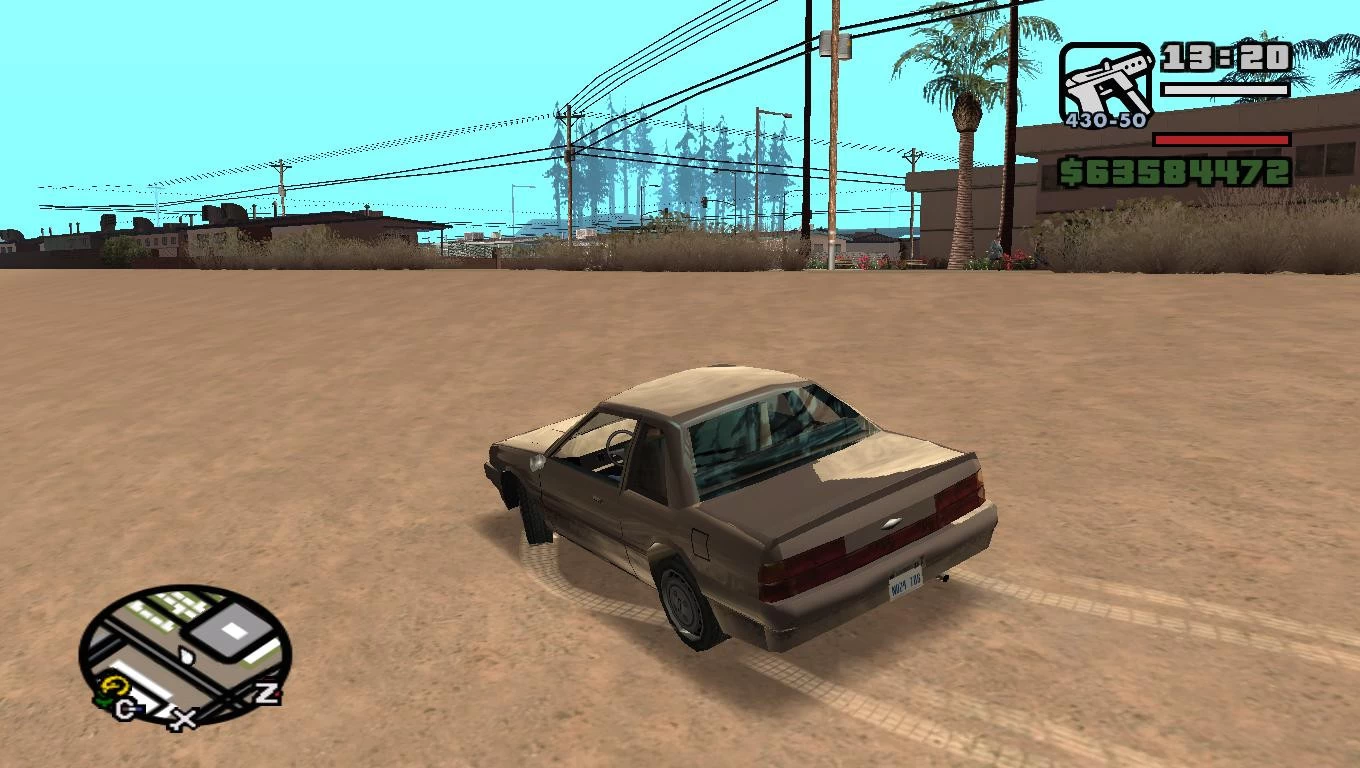
Task: Click the white armor bar under the clock
Action: coord(1225,88)
